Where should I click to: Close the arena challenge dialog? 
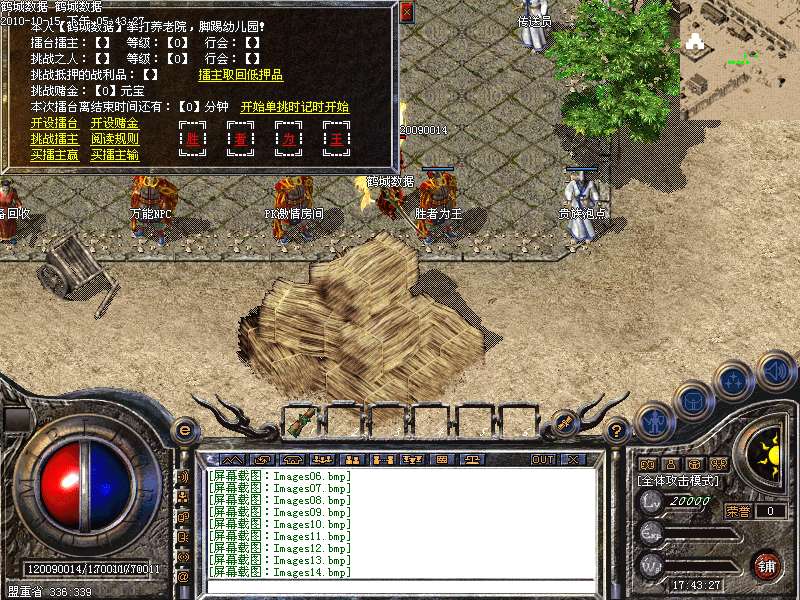tap(406, 13)
